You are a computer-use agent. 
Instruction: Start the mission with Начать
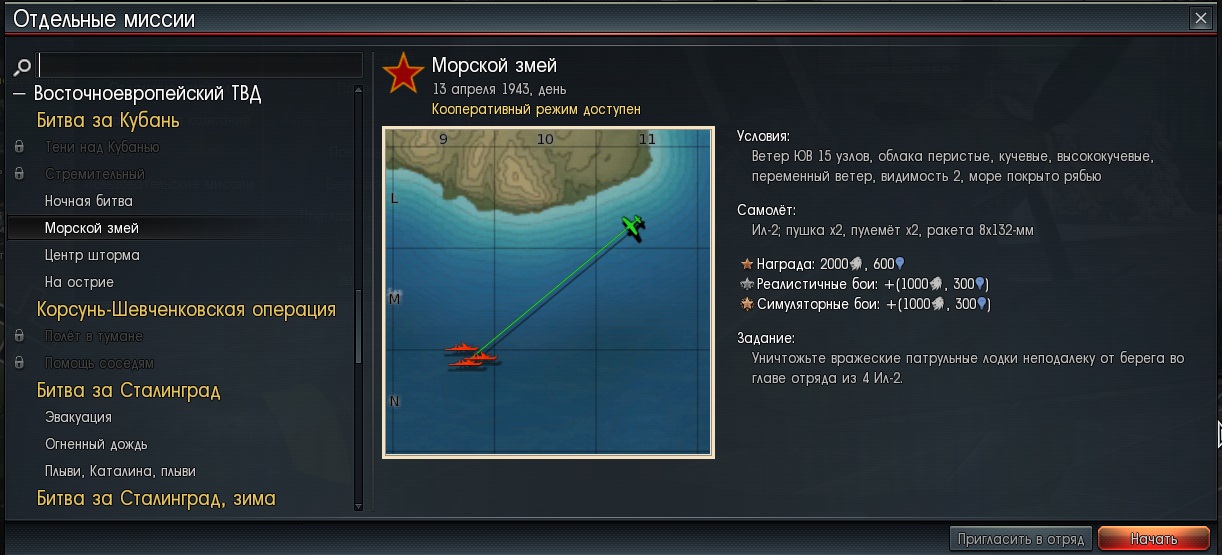[1153, 539]
